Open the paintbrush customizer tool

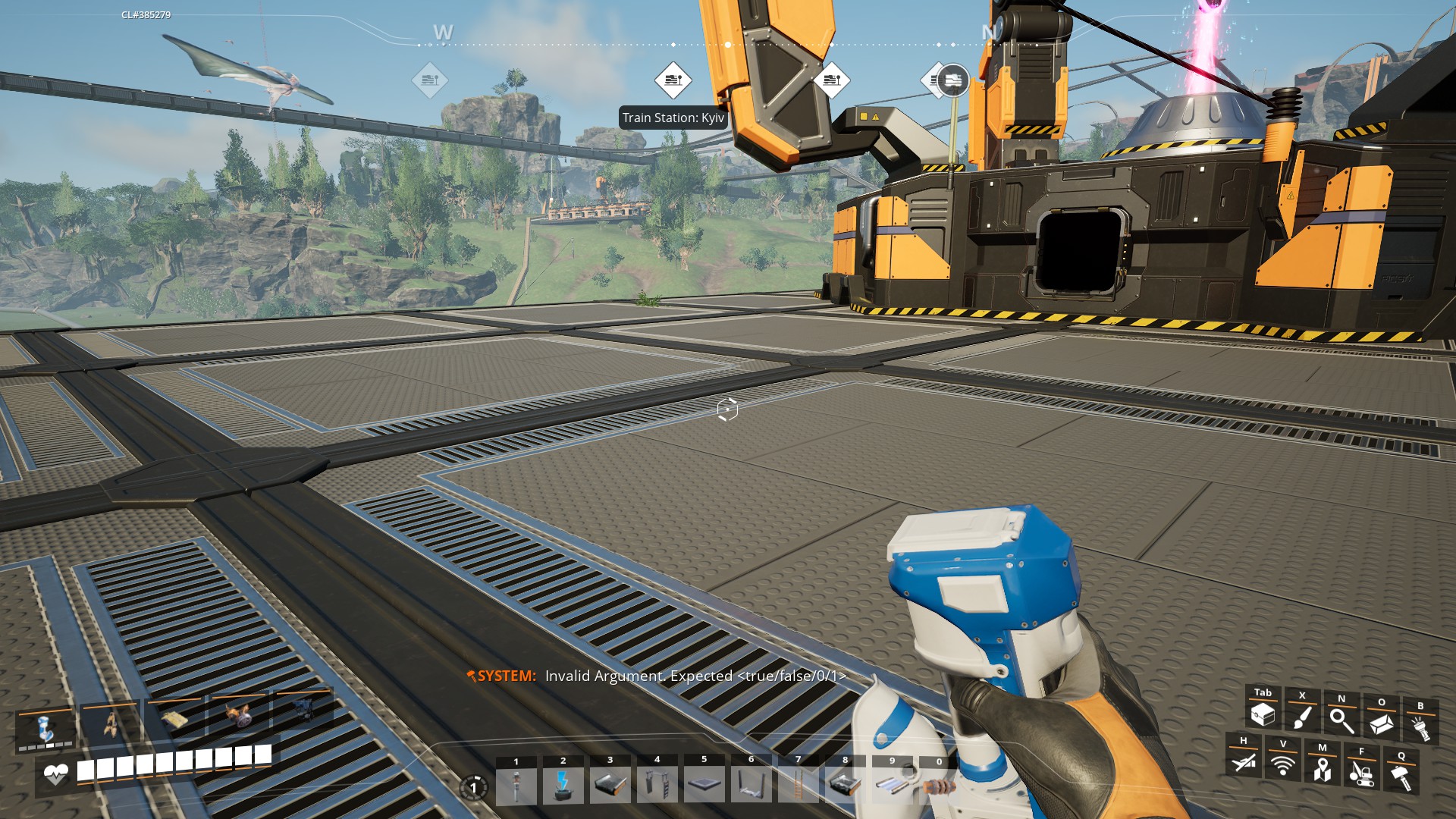click(1302, 717)
